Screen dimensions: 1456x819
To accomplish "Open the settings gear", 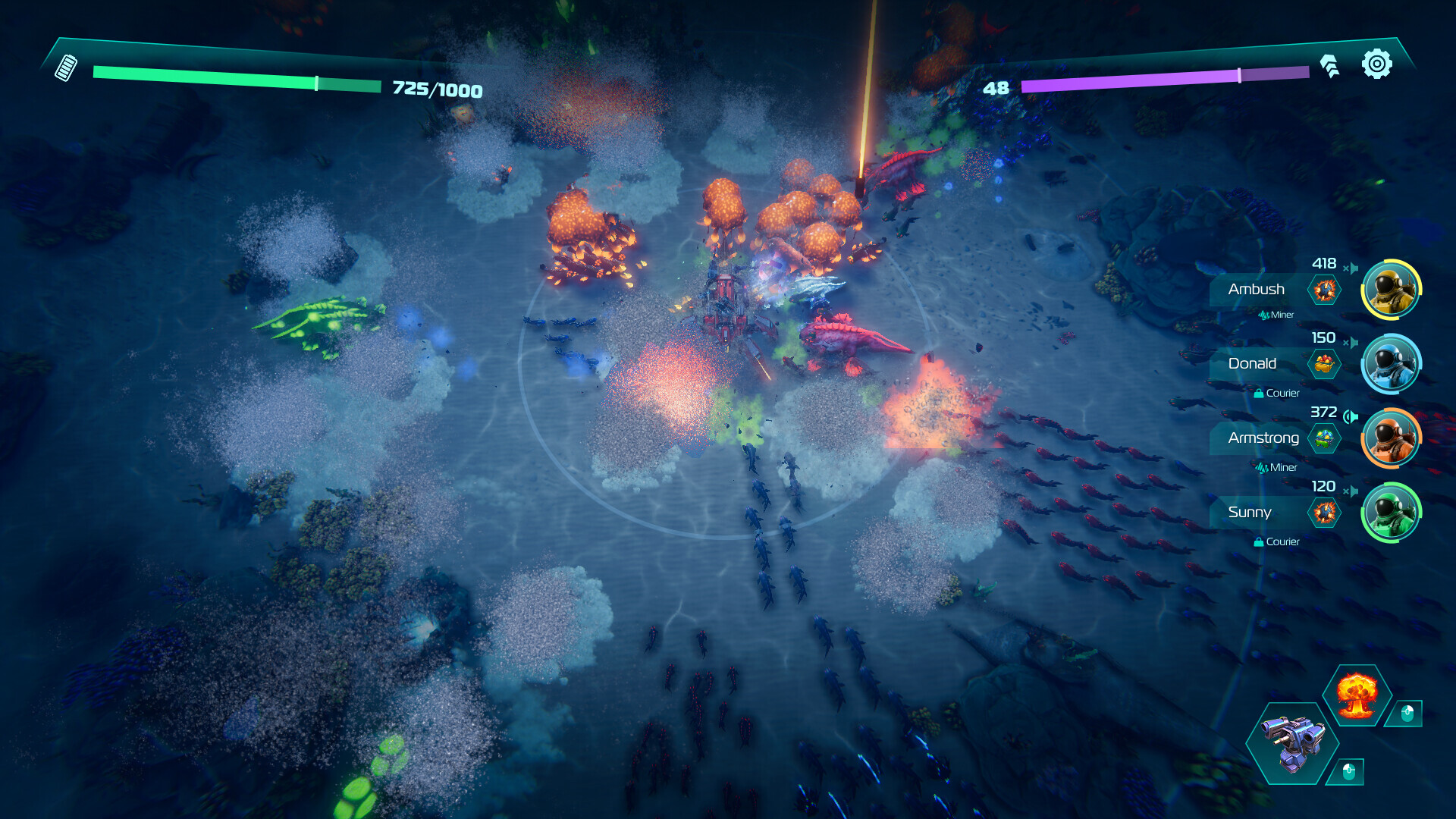I will [x=1376, y=64].
